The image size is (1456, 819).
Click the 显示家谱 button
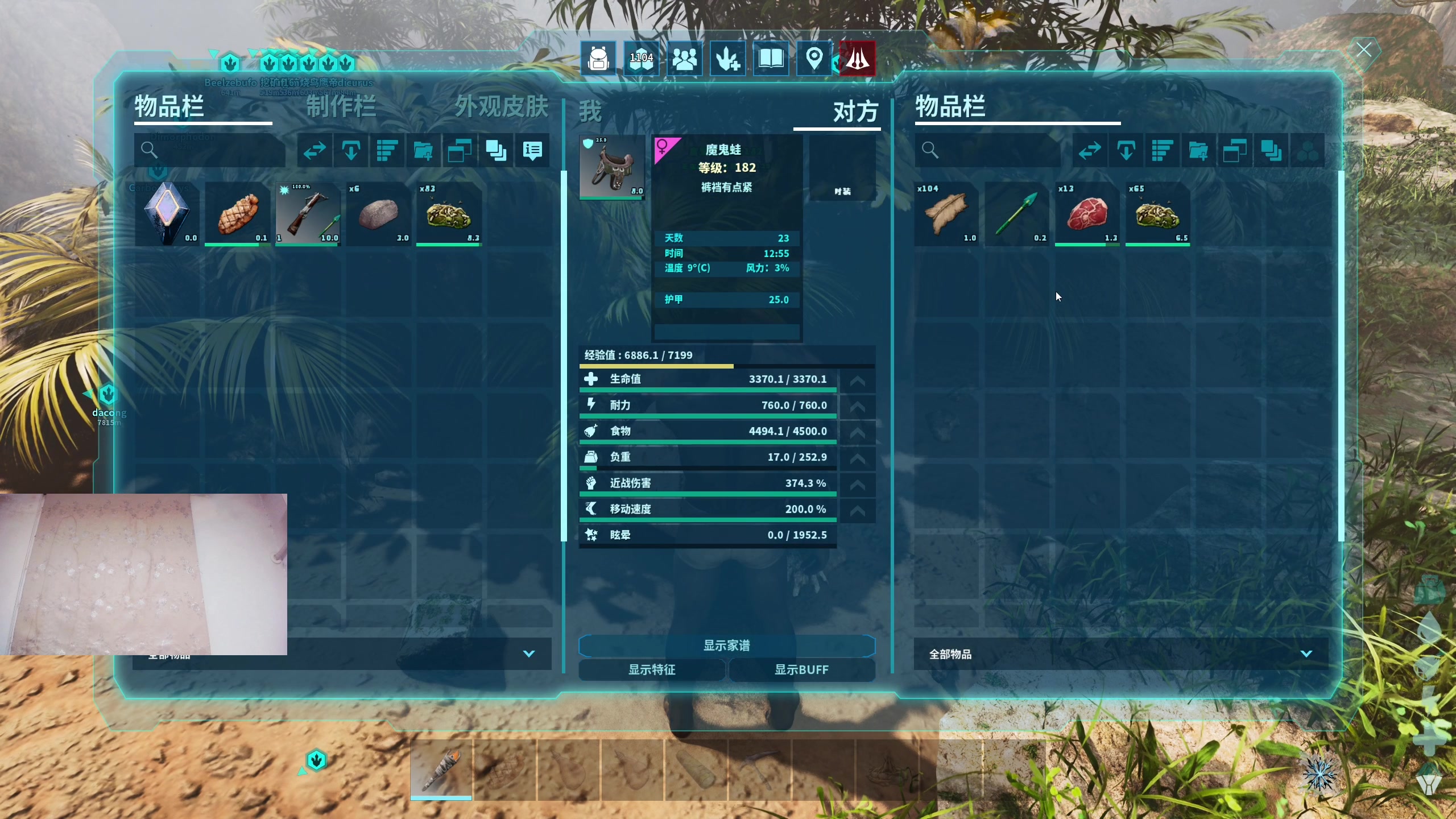coord(726,646)
